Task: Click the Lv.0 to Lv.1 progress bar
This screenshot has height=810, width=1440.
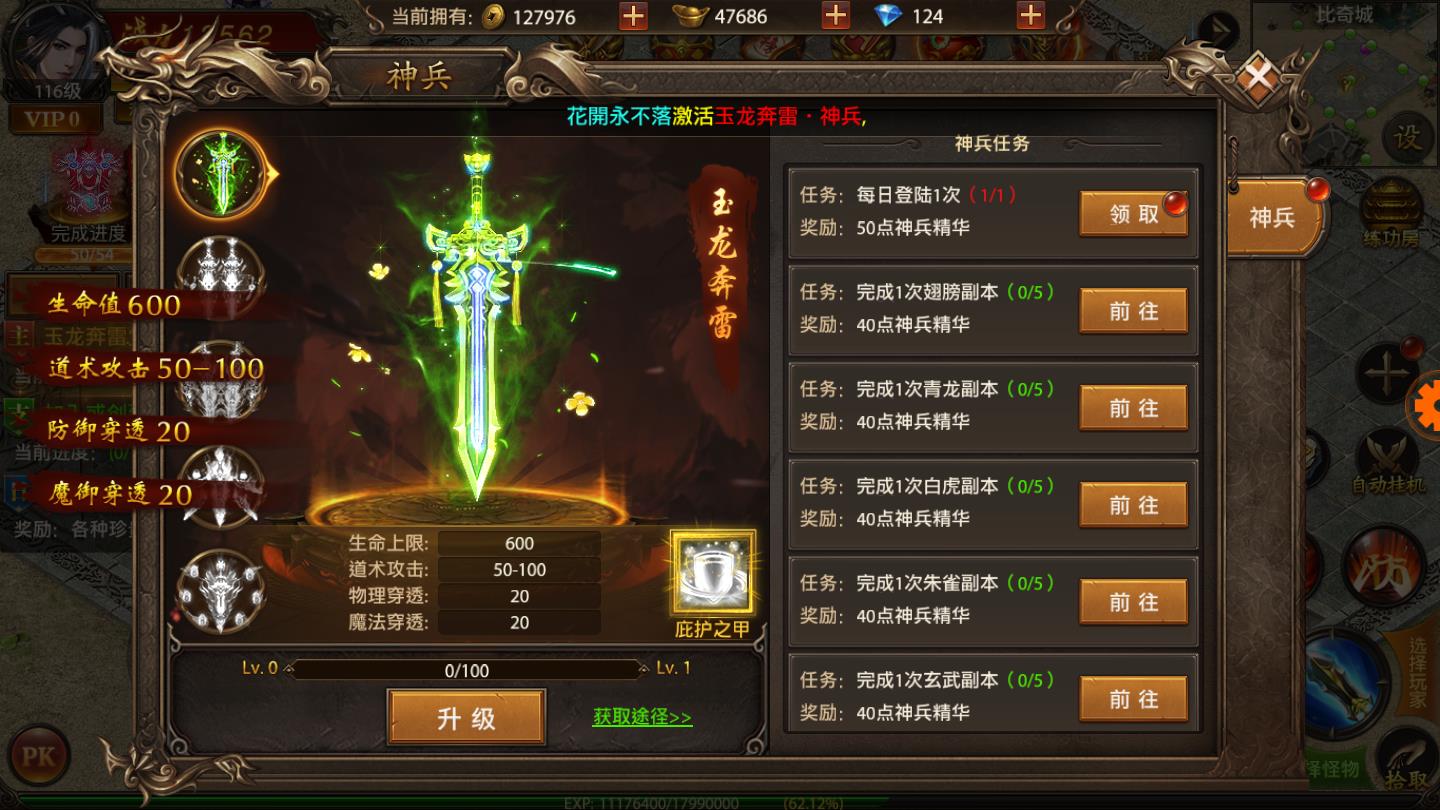Action: pyautogui.click(x=465, y=671)
